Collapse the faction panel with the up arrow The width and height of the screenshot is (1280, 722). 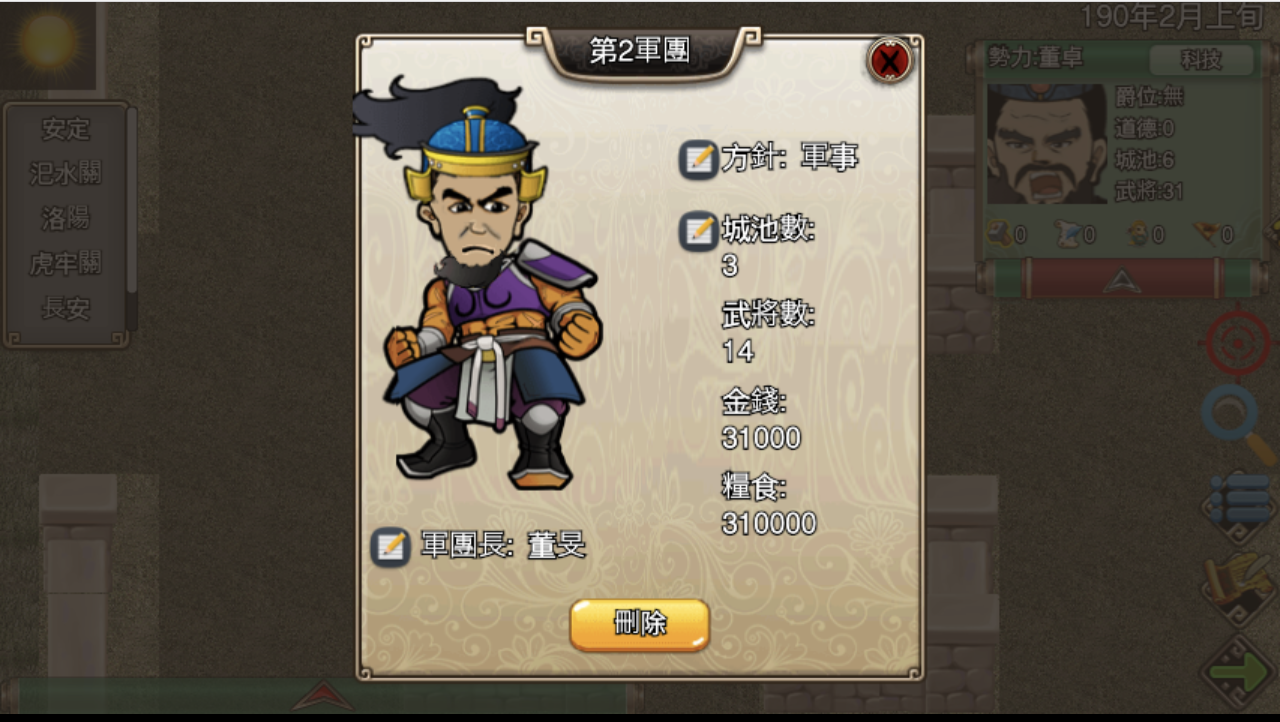[1120, 282]
